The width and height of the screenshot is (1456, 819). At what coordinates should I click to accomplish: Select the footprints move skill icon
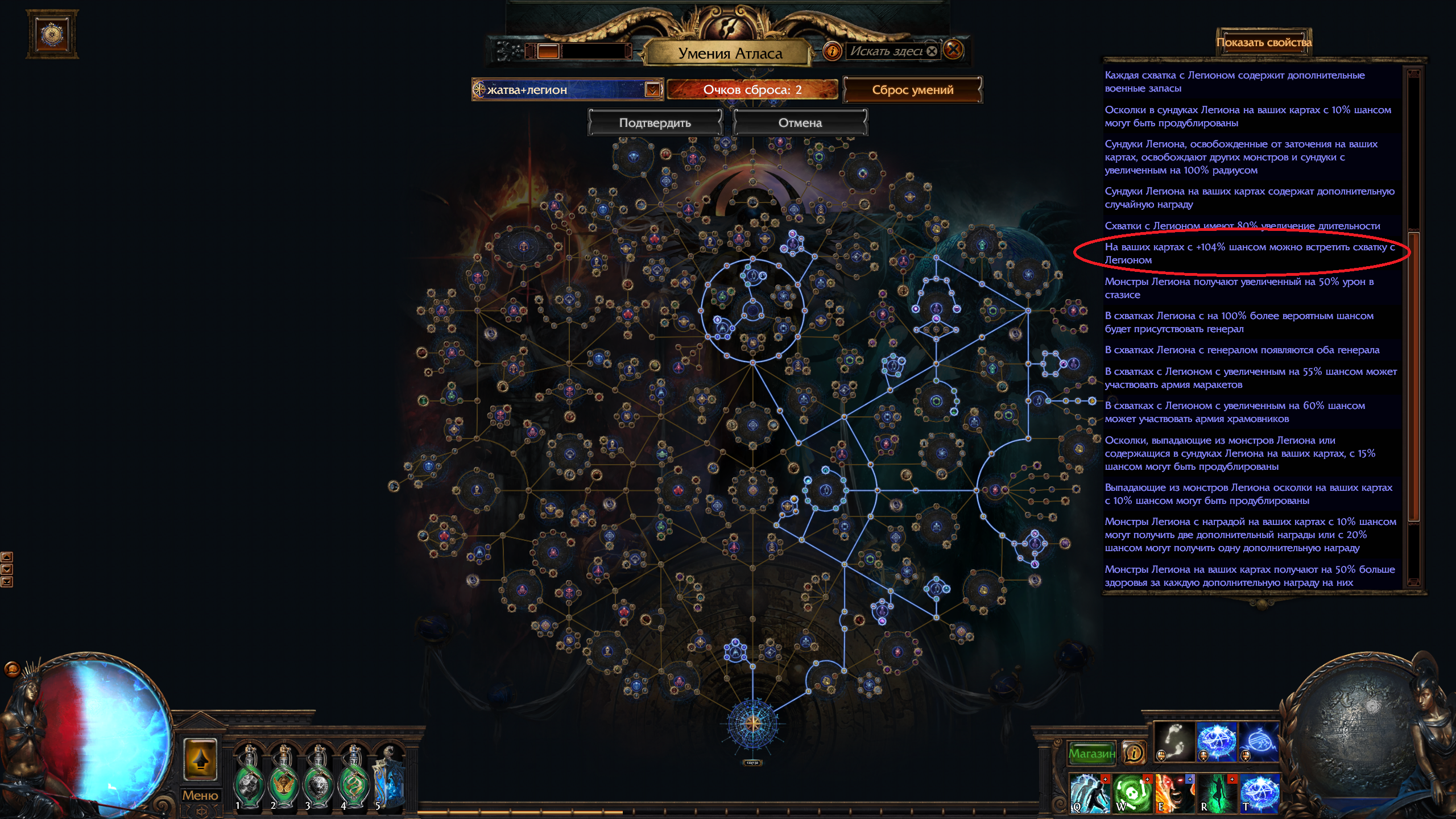click(x=1173, y=741)
